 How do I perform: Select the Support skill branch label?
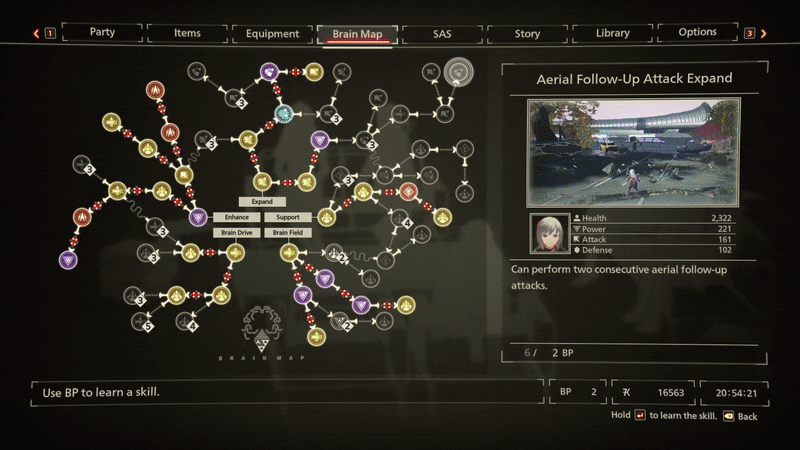(x=288, y=217)
